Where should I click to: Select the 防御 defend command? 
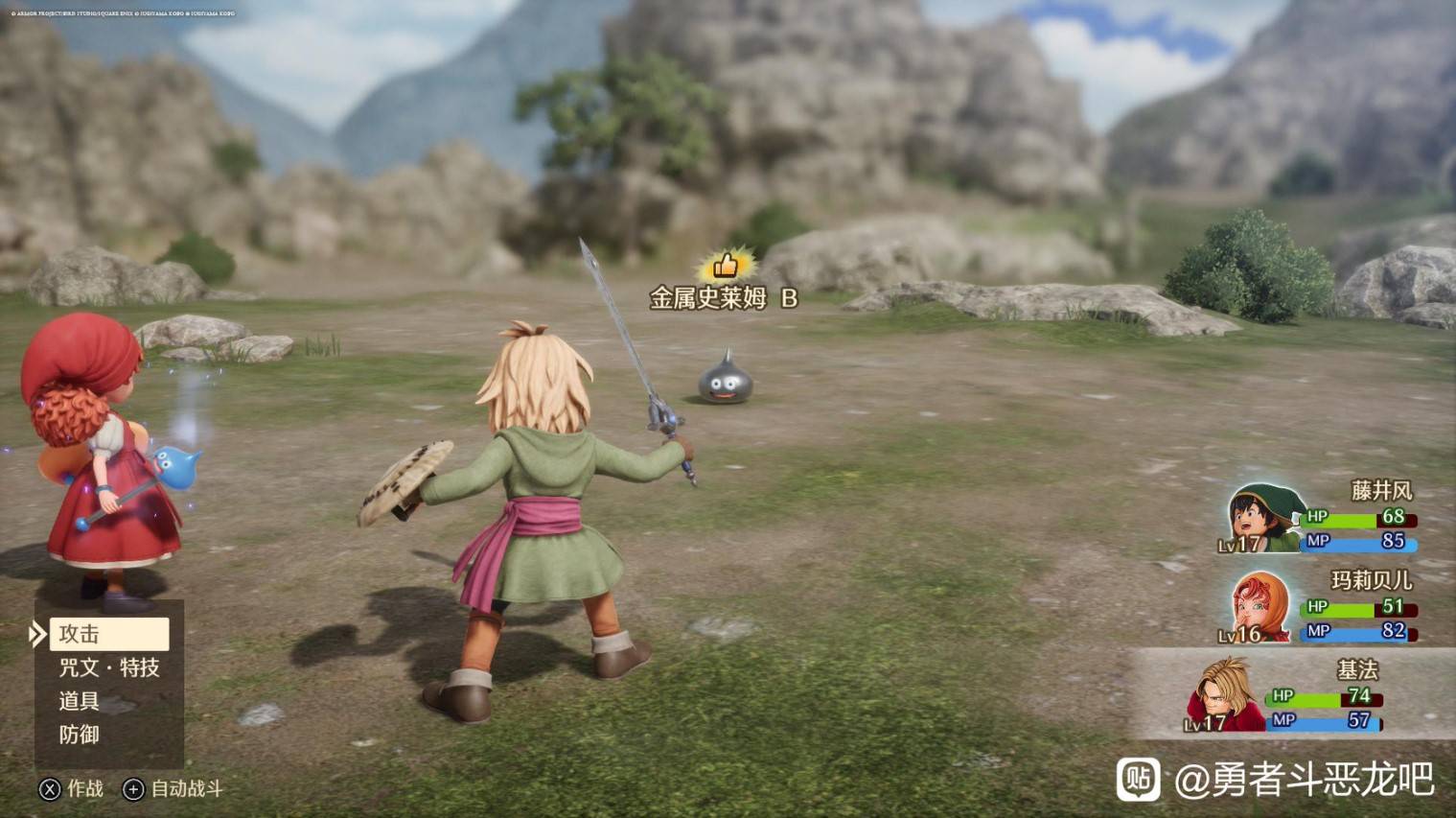[x=80, y=735]
